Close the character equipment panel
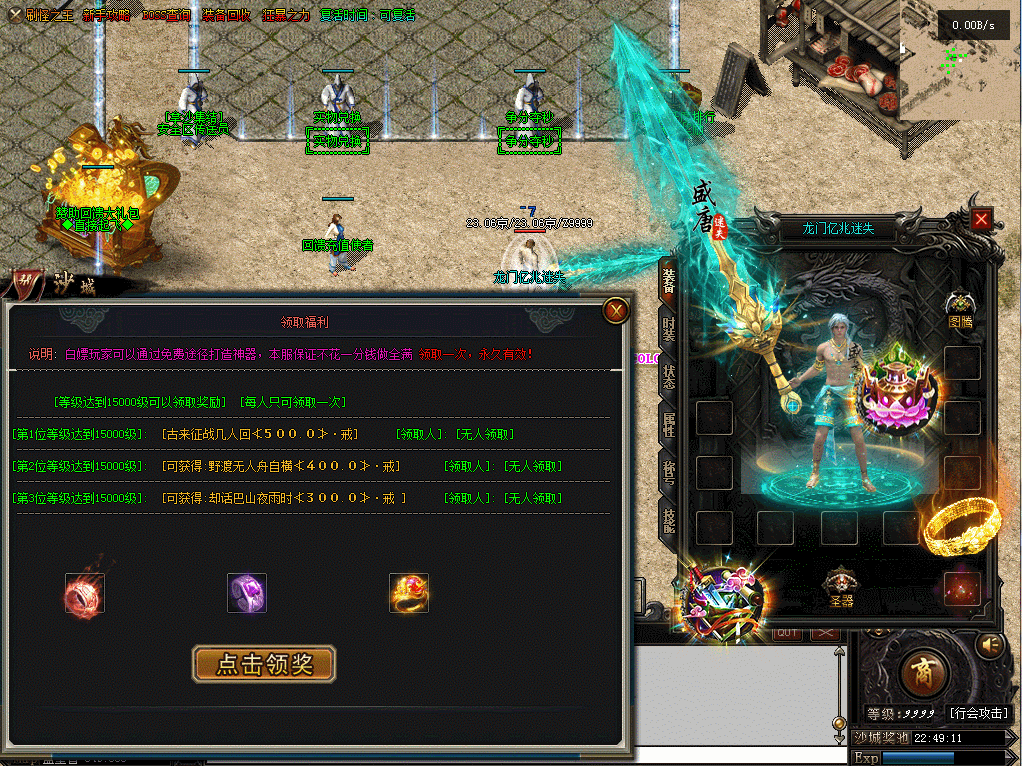1022x766 pixels. coord(982,220)
